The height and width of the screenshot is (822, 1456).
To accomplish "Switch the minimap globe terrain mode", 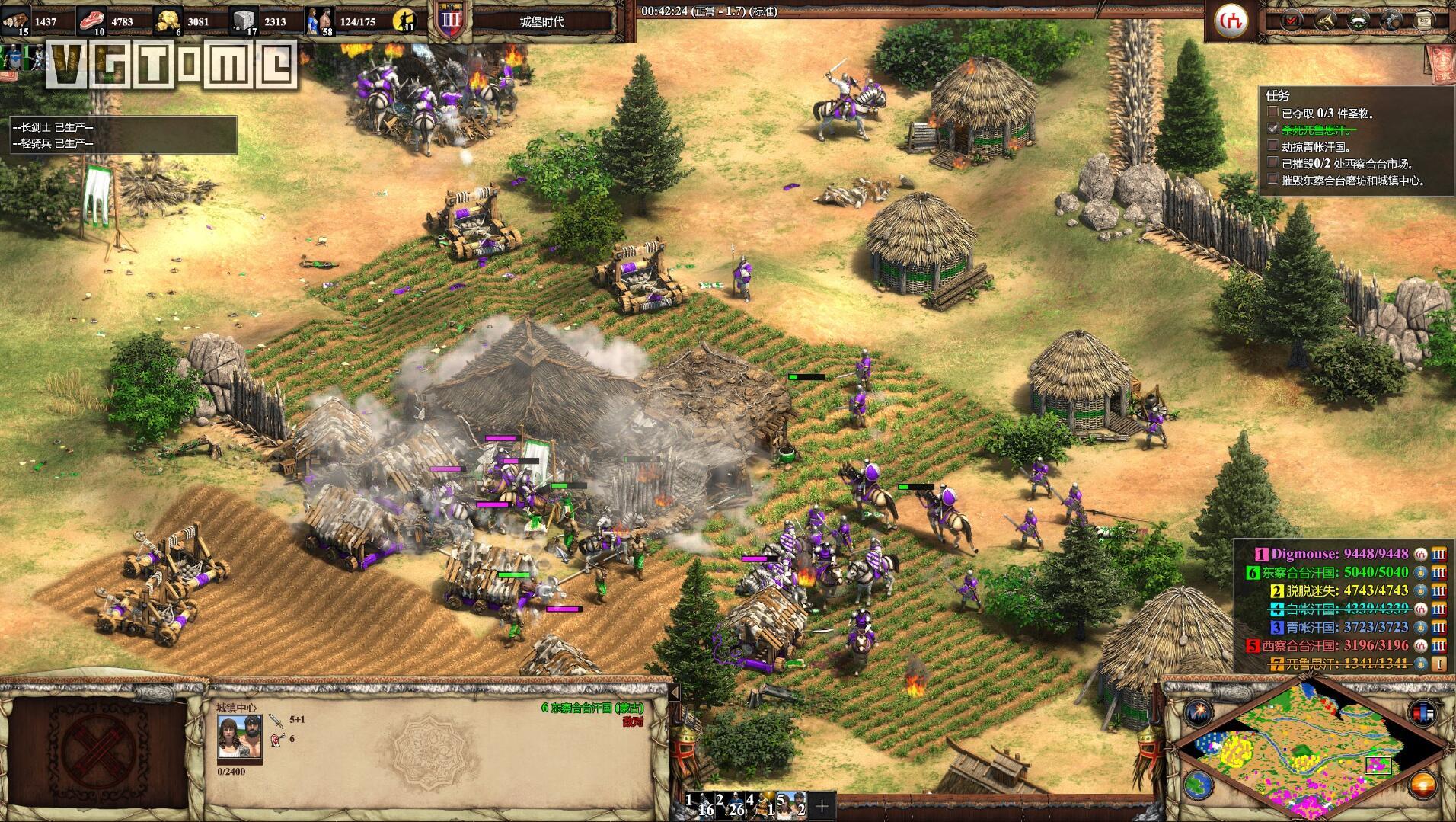I will [1197, 783].
